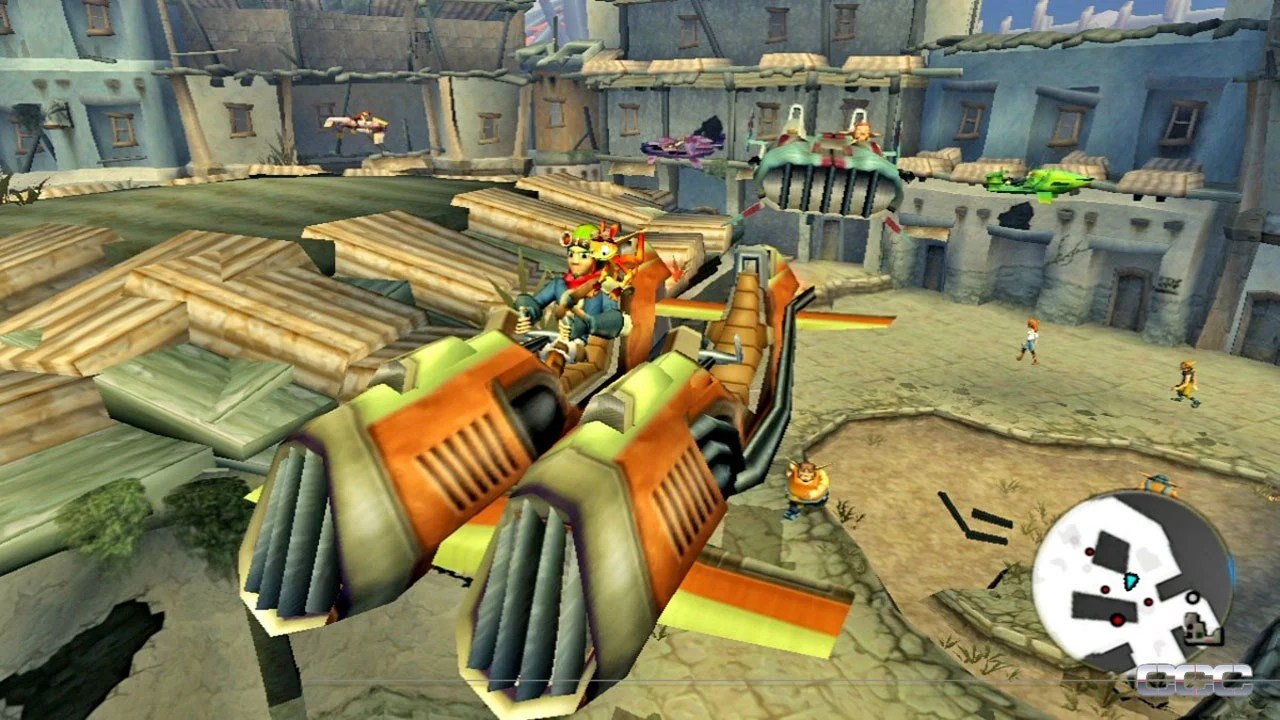
Task: Click the white circle marker on the minimap
Action: click(1192, 598)
